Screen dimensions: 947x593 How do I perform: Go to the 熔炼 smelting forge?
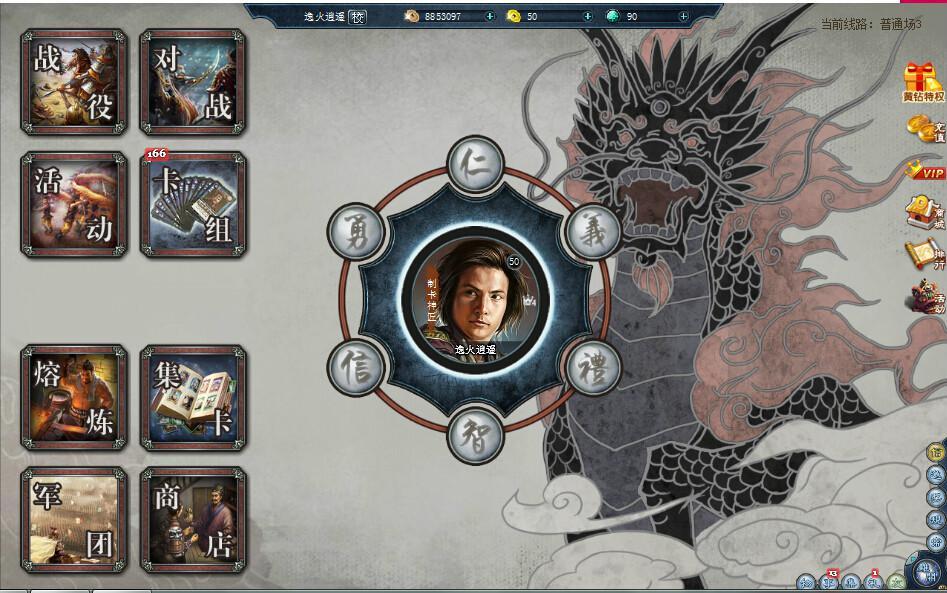pyautogui.click(x=73, y=398)
